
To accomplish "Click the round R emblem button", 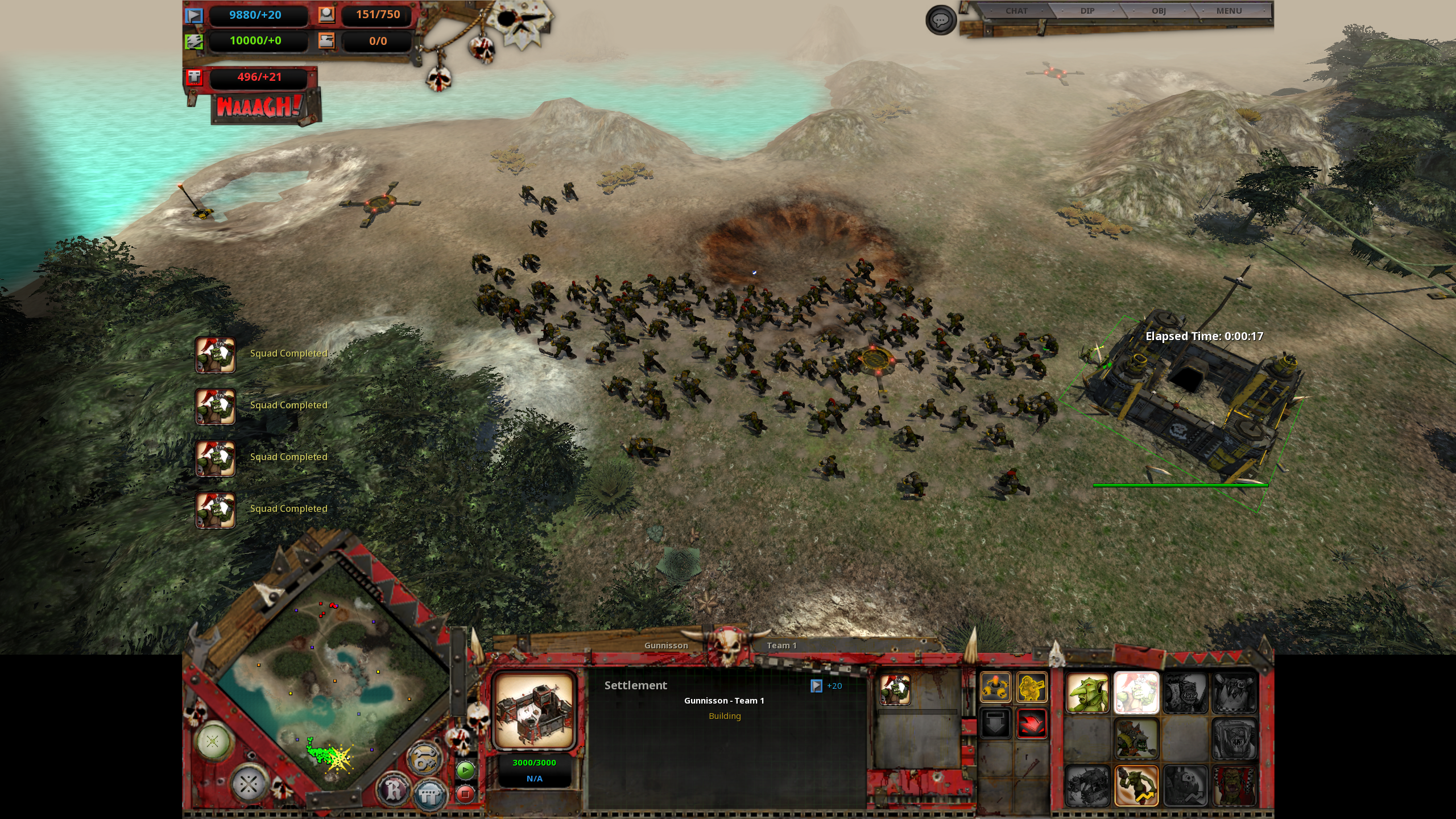I will [395, 789].
